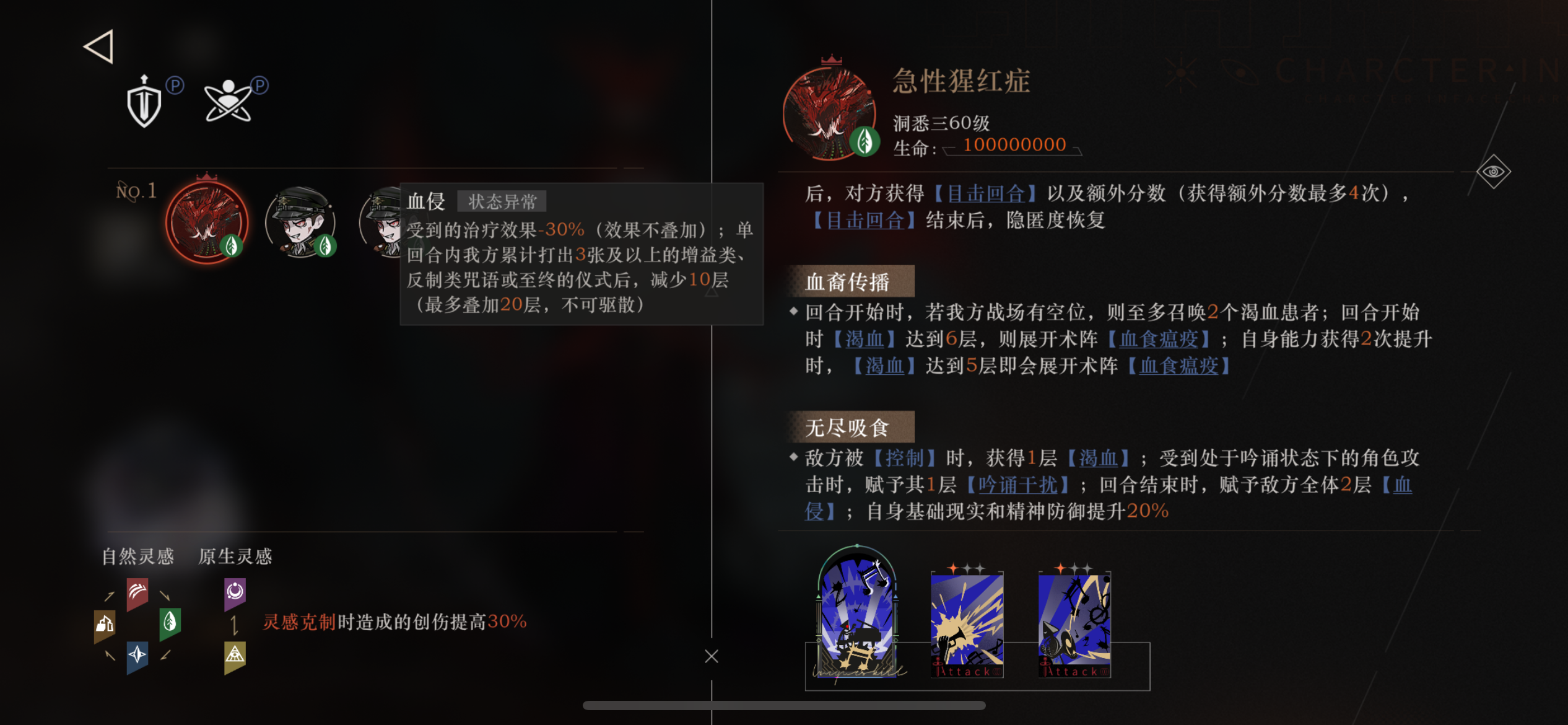1568x725 pixels.
Task: Open the 渴血 status keyword link
Action: coord(863,339)
